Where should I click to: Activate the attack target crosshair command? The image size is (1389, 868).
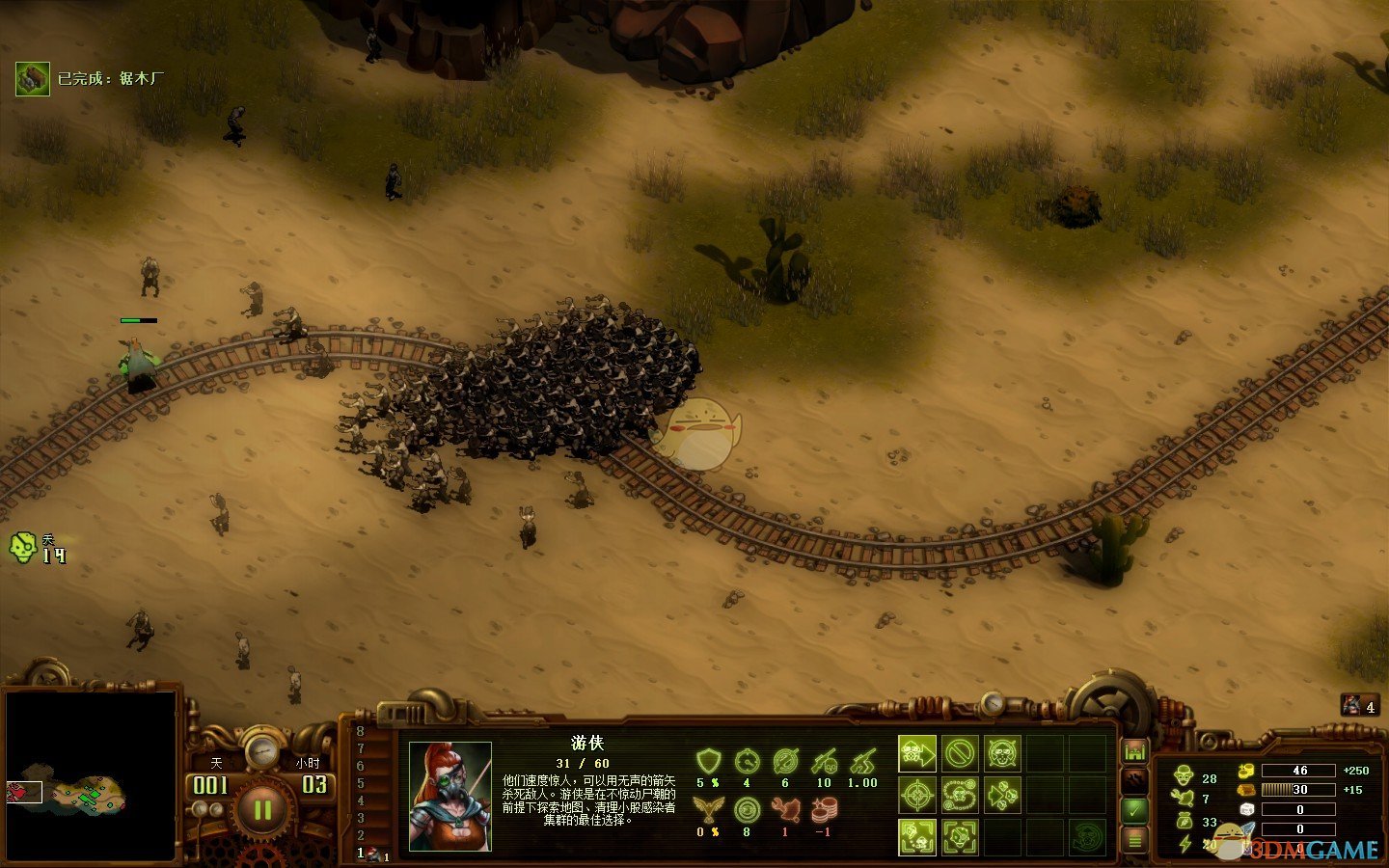(917, 796)
